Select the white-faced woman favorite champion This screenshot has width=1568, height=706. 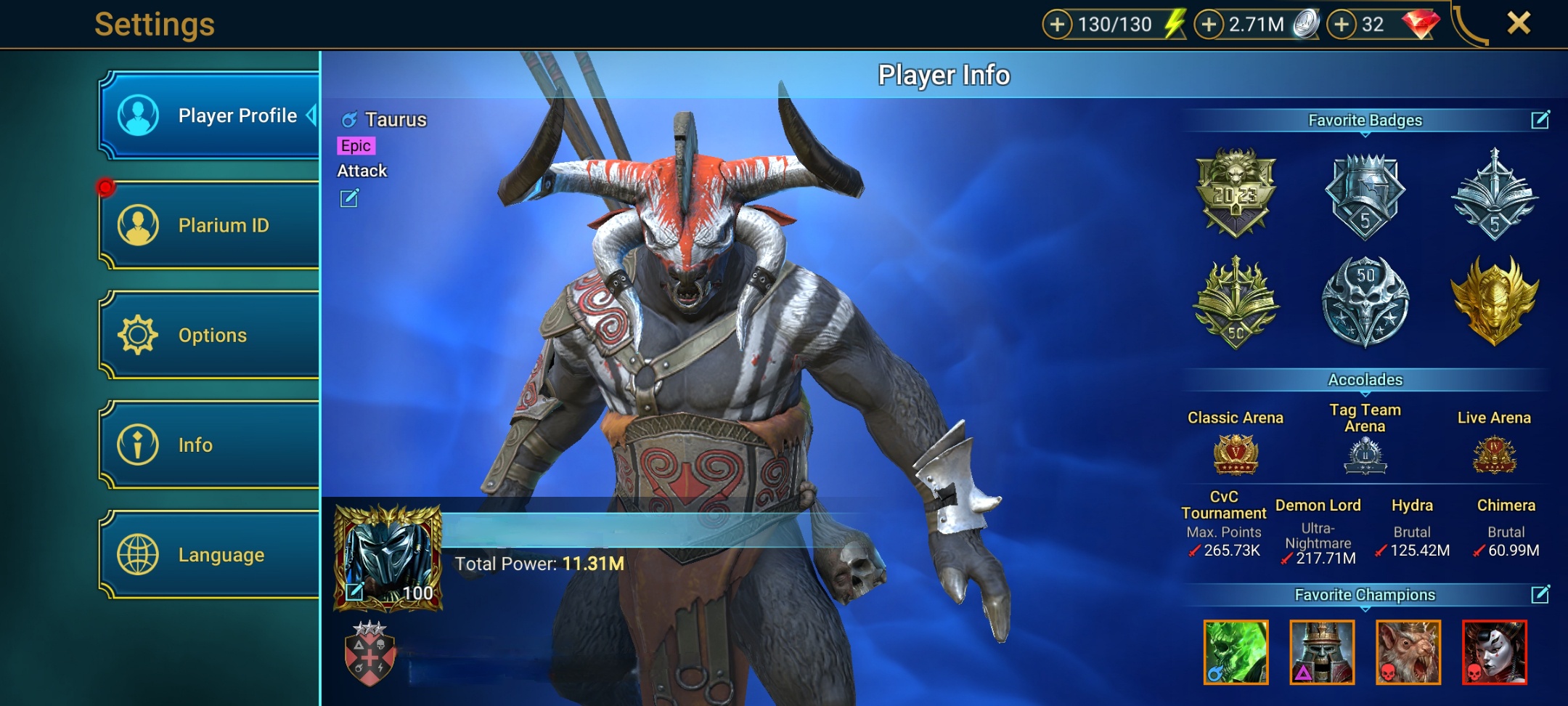click(x=1494, y=652)
